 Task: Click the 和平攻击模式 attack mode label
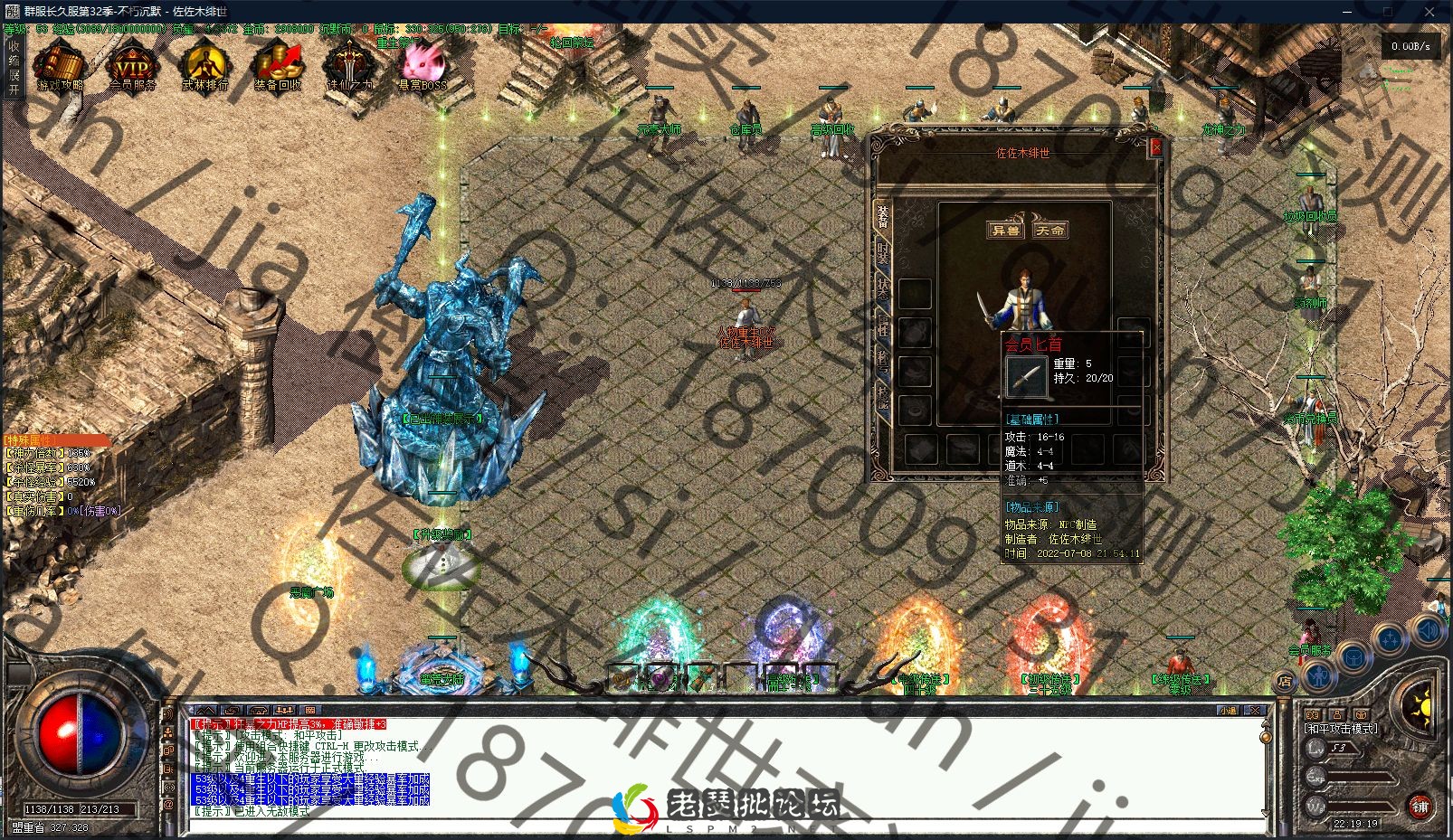point(1341,728)
